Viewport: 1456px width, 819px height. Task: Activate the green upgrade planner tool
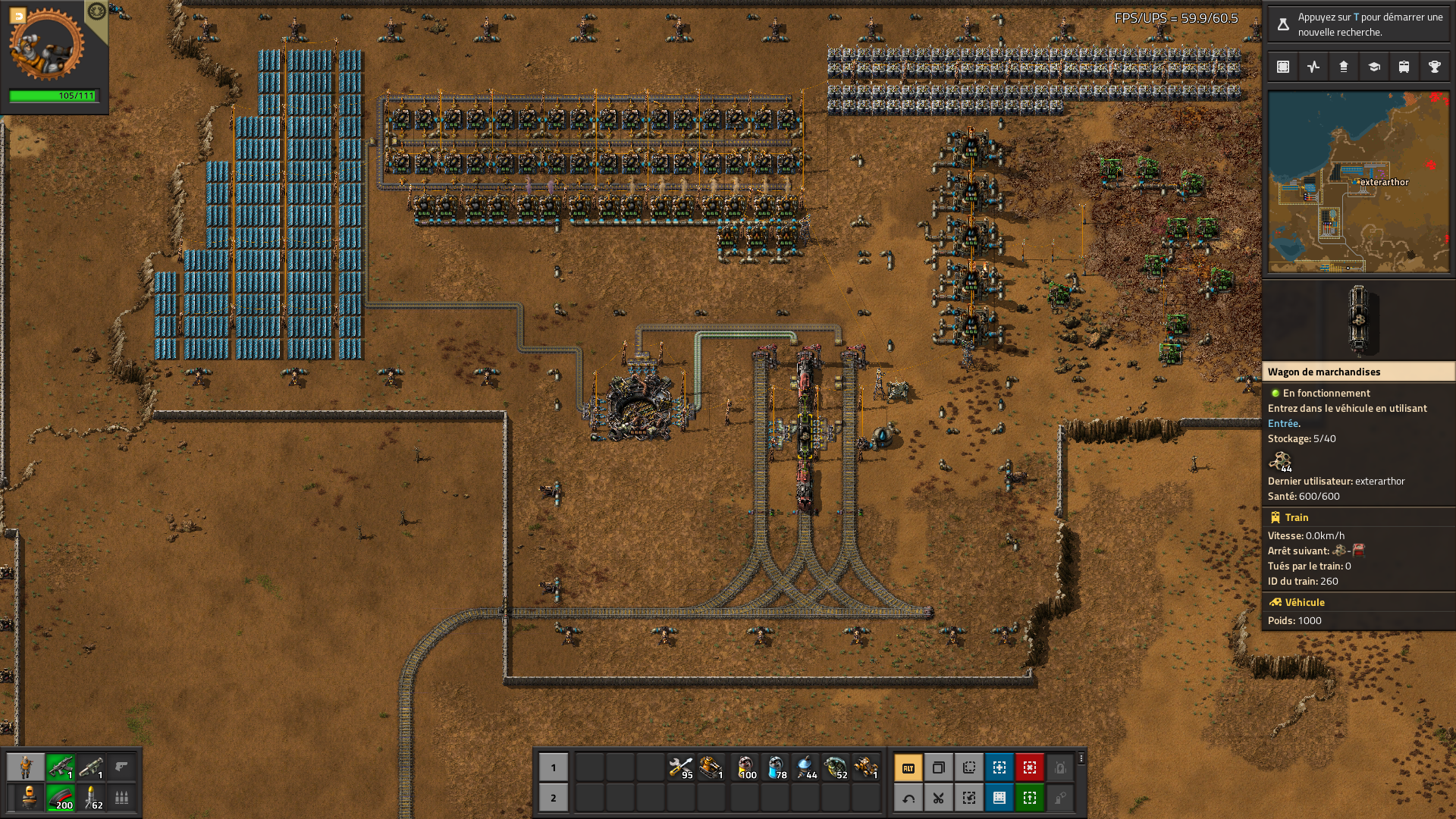[1030, 798]
